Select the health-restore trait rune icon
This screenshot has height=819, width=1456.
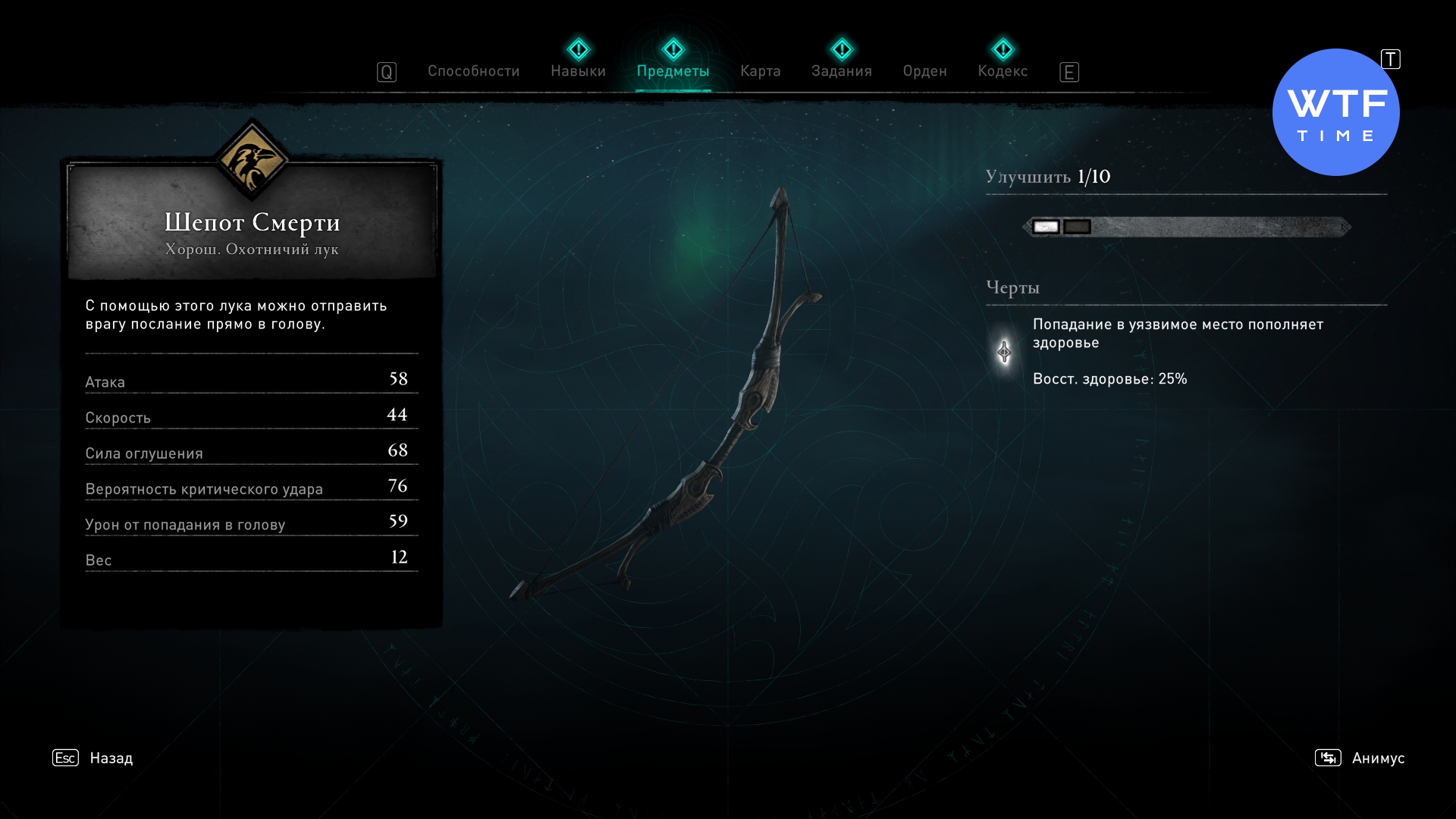(x=1004, y=352)
